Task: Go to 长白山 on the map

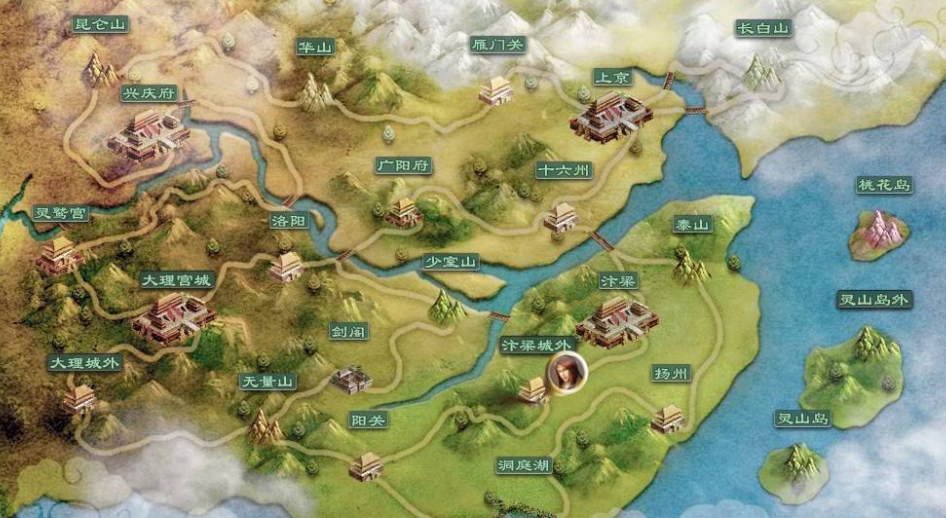Action: (x=762, y=29)
